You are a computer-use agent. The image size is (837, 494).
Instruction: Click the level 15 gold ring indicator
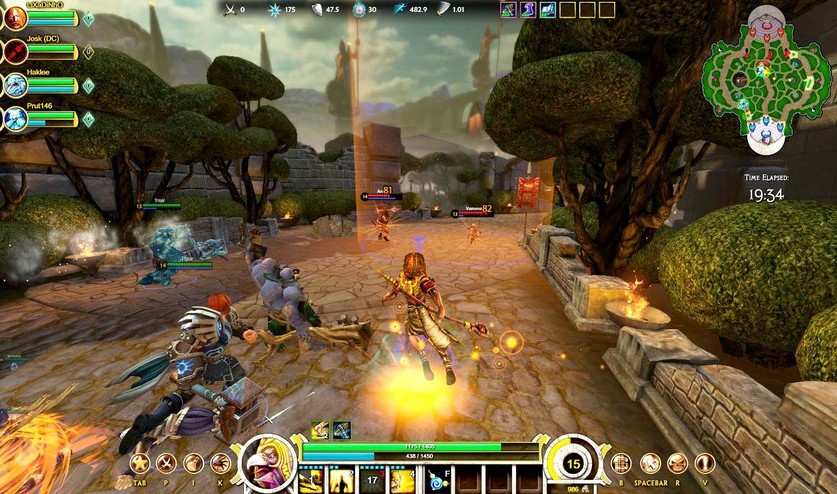click(x=572, y=463)
